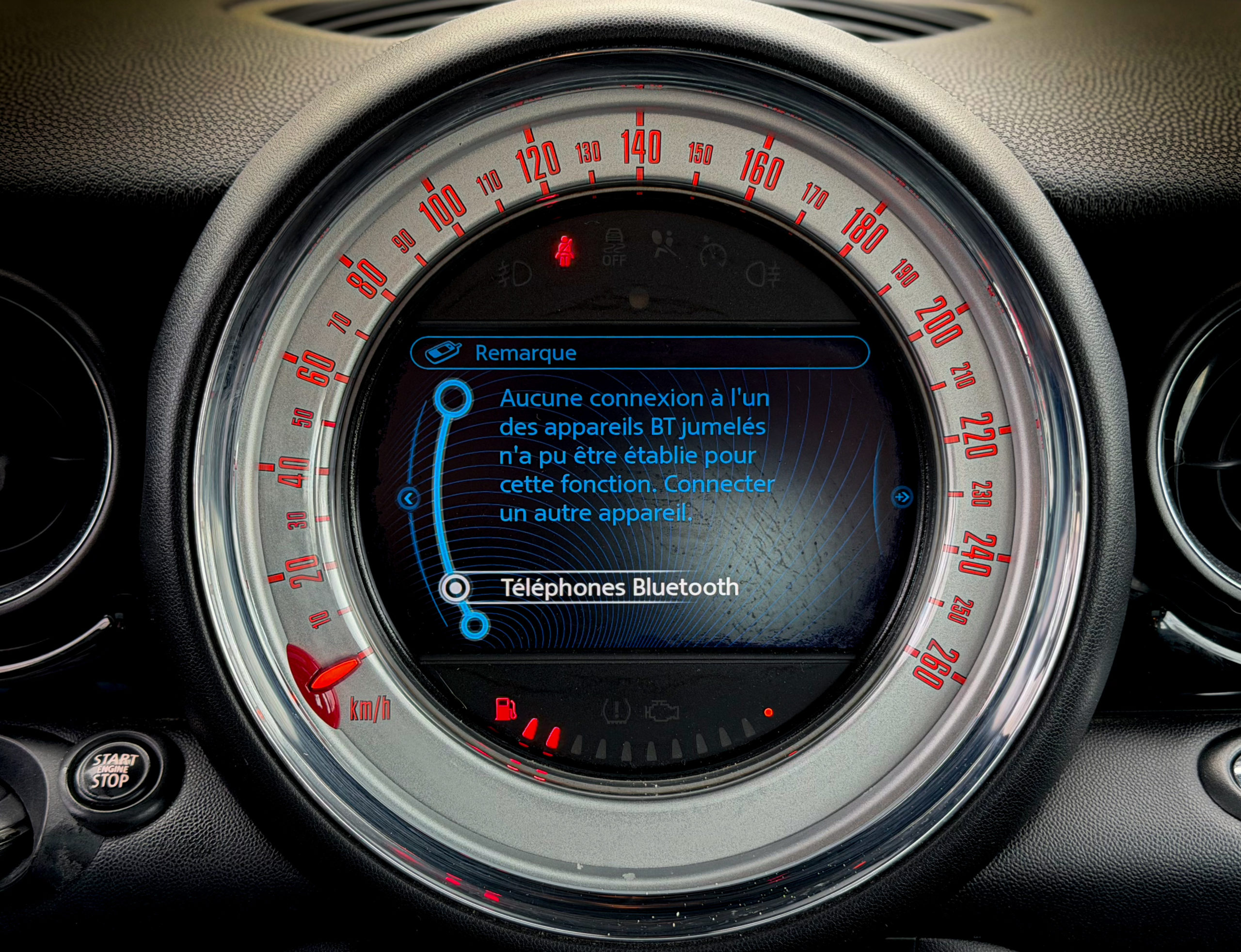Click the right arrow icon on screen edge
The width and height of the screenshot is (1241, 952).
tap(902, 497)
